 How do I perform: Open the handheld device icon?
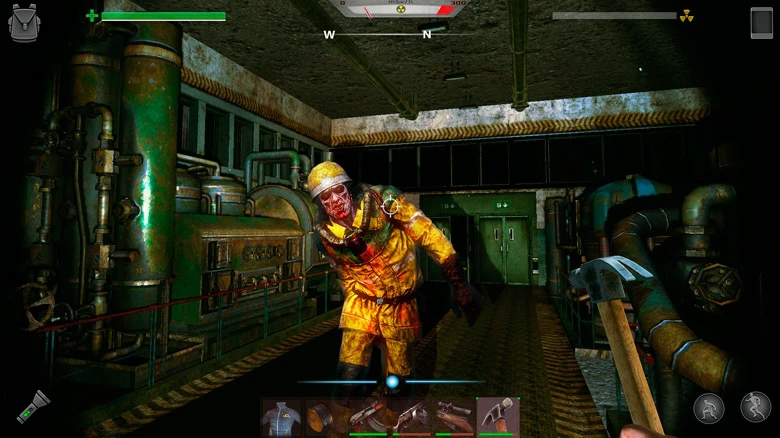(x=761, y=23)
